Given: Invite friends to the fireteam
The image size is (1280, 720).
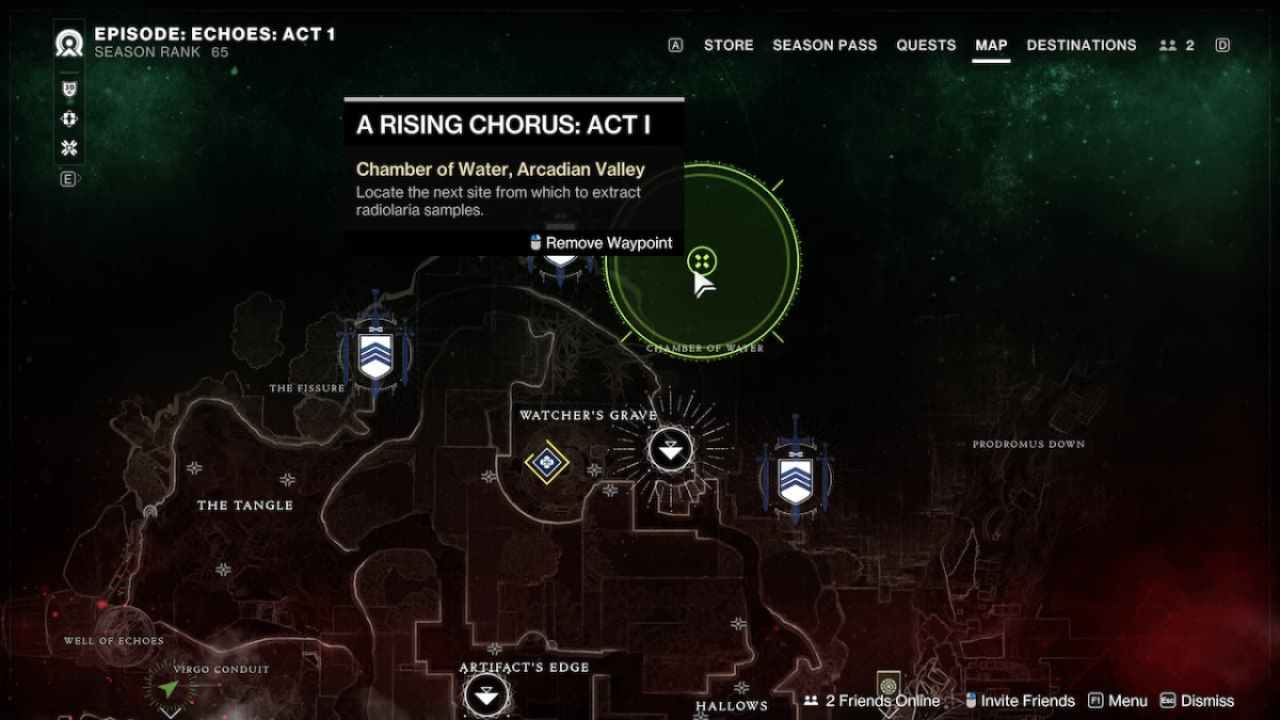Looking at the screenshot, I should pyautogui.click(x=1019, y=701).
